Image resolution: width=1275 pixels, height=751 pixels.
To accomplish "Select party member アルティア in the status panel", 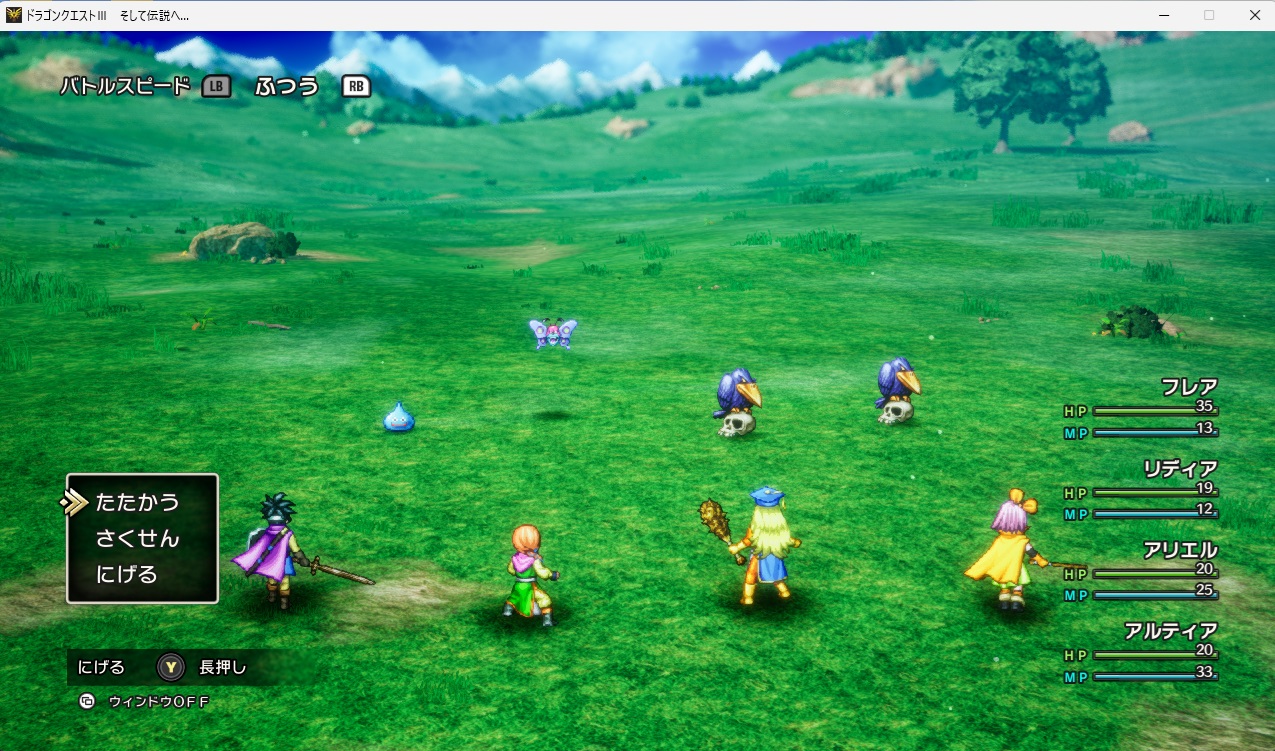I will [x=1170, y=631].
